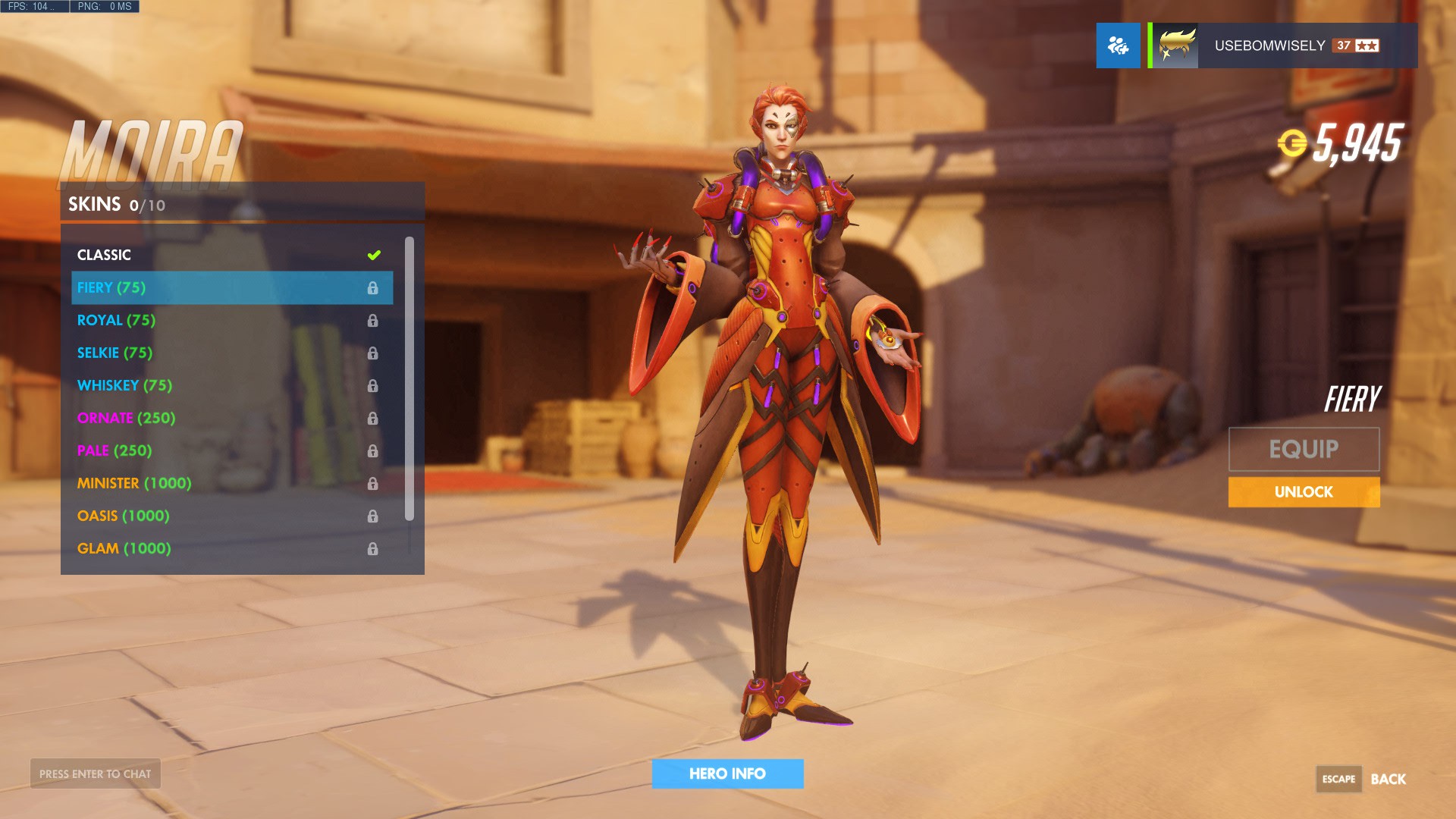This screenshot has width=1456, height=819.
Task: Preview the Whiskey skin
Action: [x=227, y=385]
